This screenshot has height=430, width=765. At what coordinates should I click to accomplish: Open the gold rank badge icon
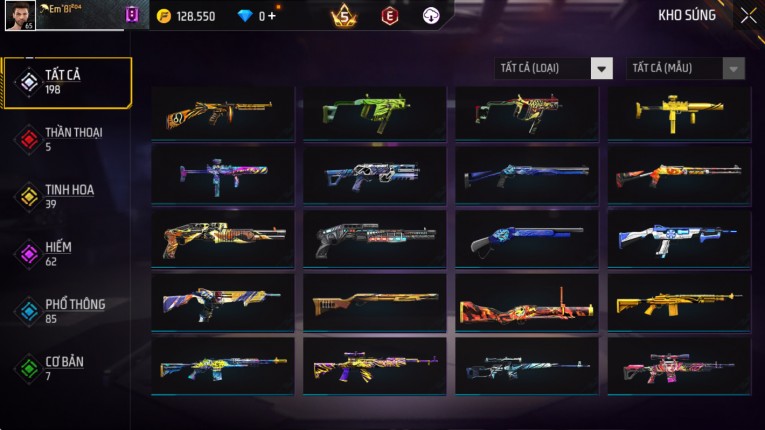pos(345,16)
